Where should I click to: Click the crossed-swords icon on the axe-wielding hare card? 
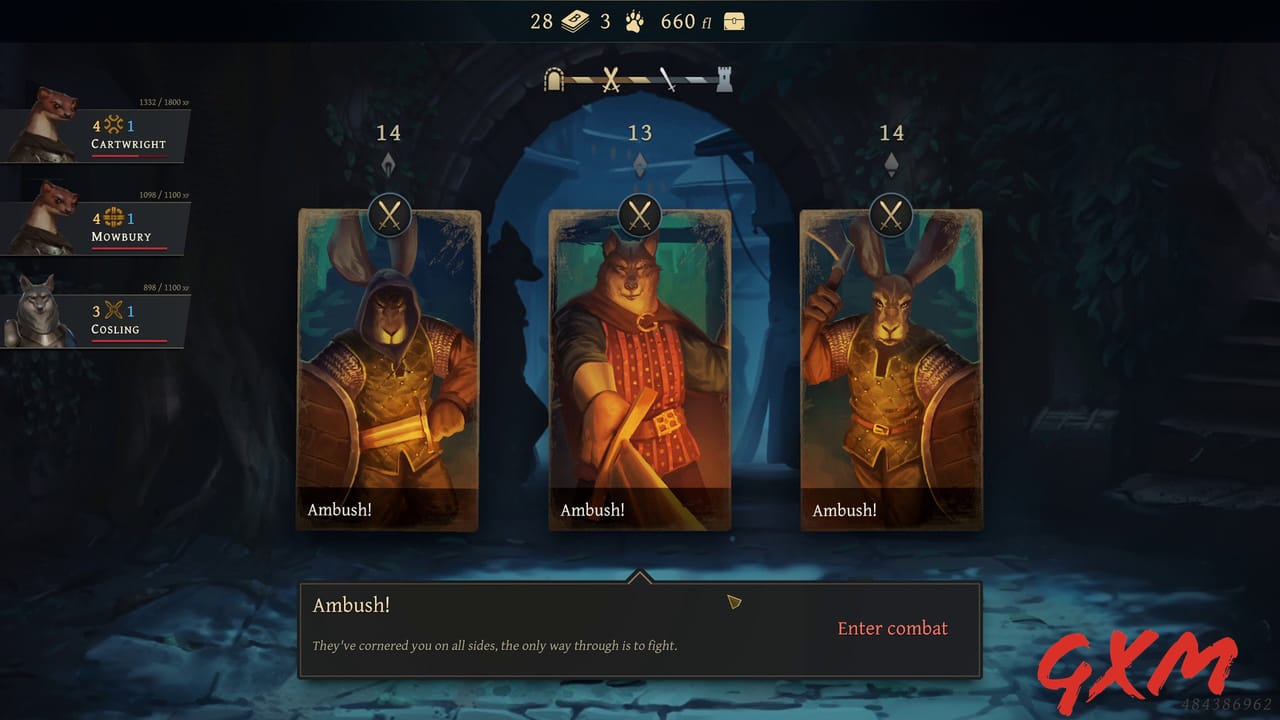click(892, 213)
